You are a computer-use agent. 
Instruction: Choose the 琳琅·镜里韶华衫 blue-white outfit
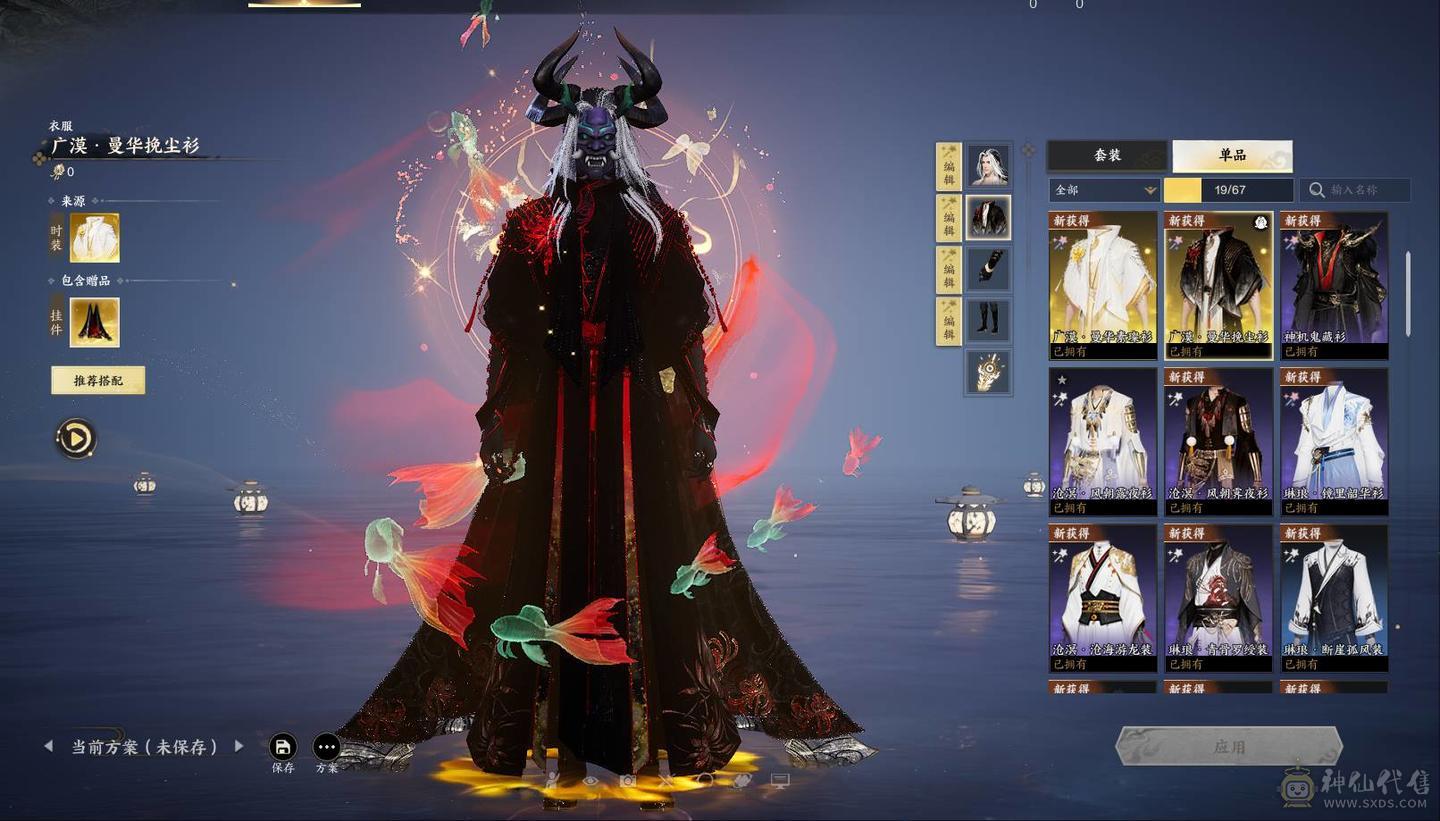[x=1334, y=440]
